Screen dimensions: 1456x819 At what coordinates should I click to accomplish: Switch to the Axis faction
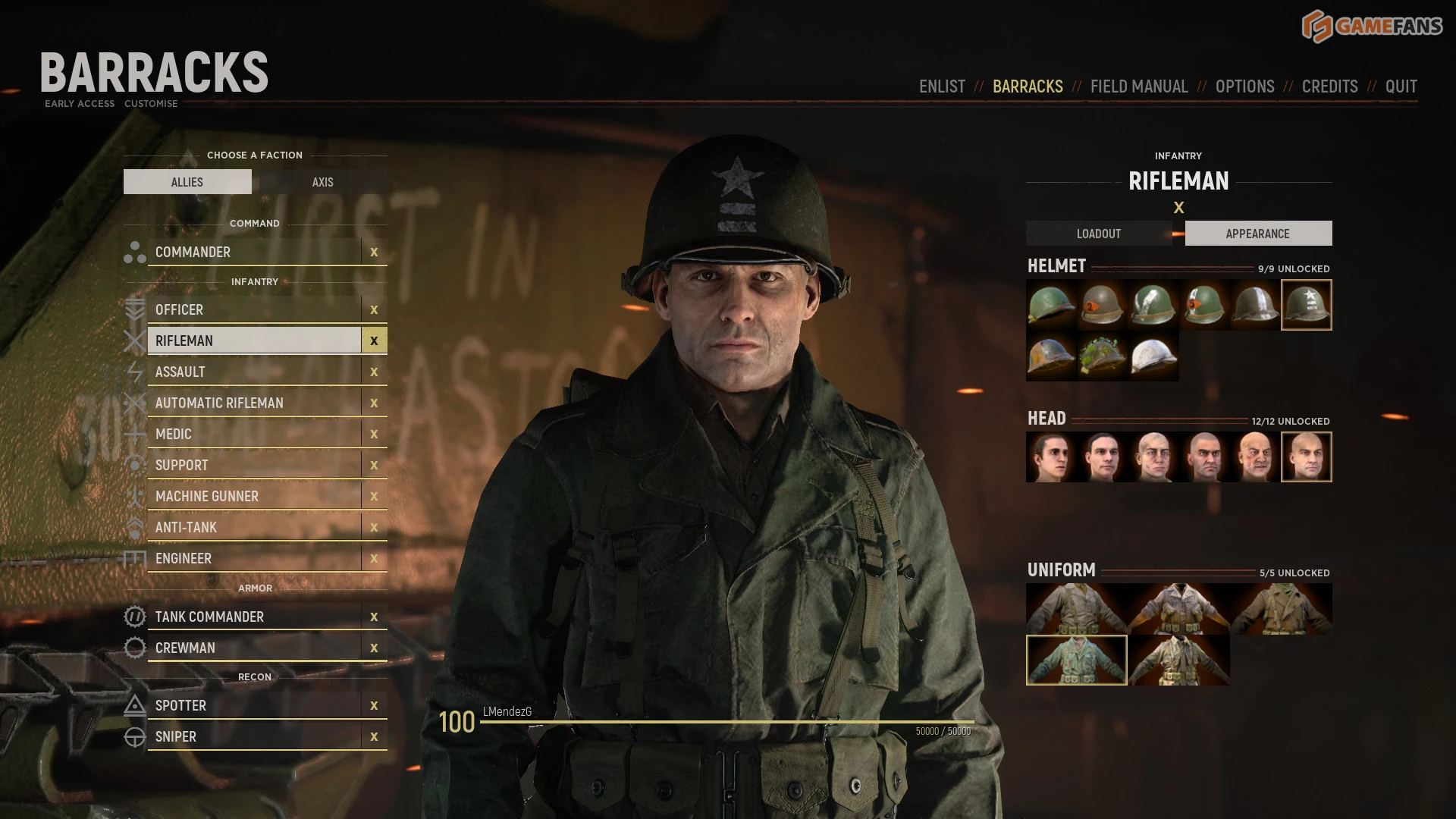(x=322, y=182)
